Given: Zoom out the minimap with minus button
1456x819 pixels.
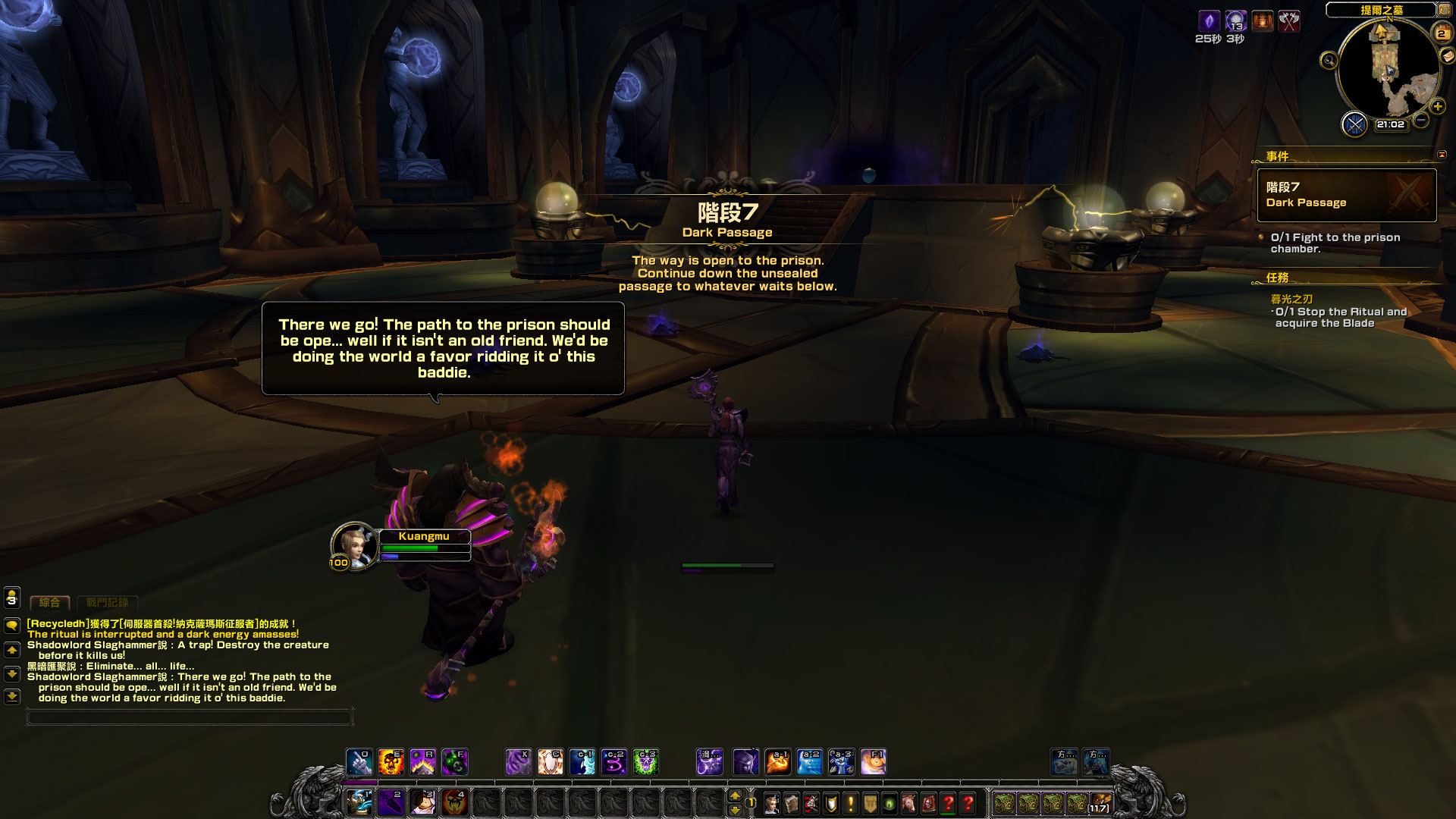Looking at the screenshot, I should point(1421,120).
